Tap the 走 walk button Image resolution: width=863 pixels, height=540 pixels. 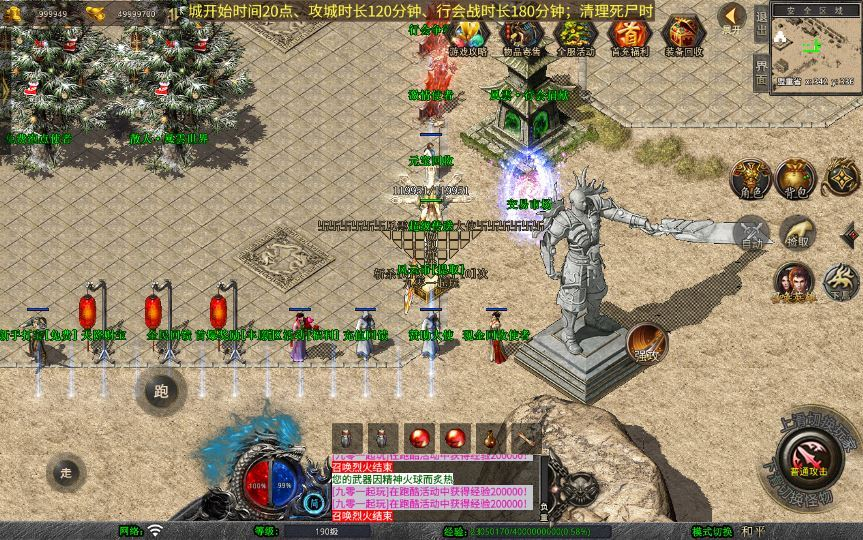pyautogui.click(x=66, y=472)
